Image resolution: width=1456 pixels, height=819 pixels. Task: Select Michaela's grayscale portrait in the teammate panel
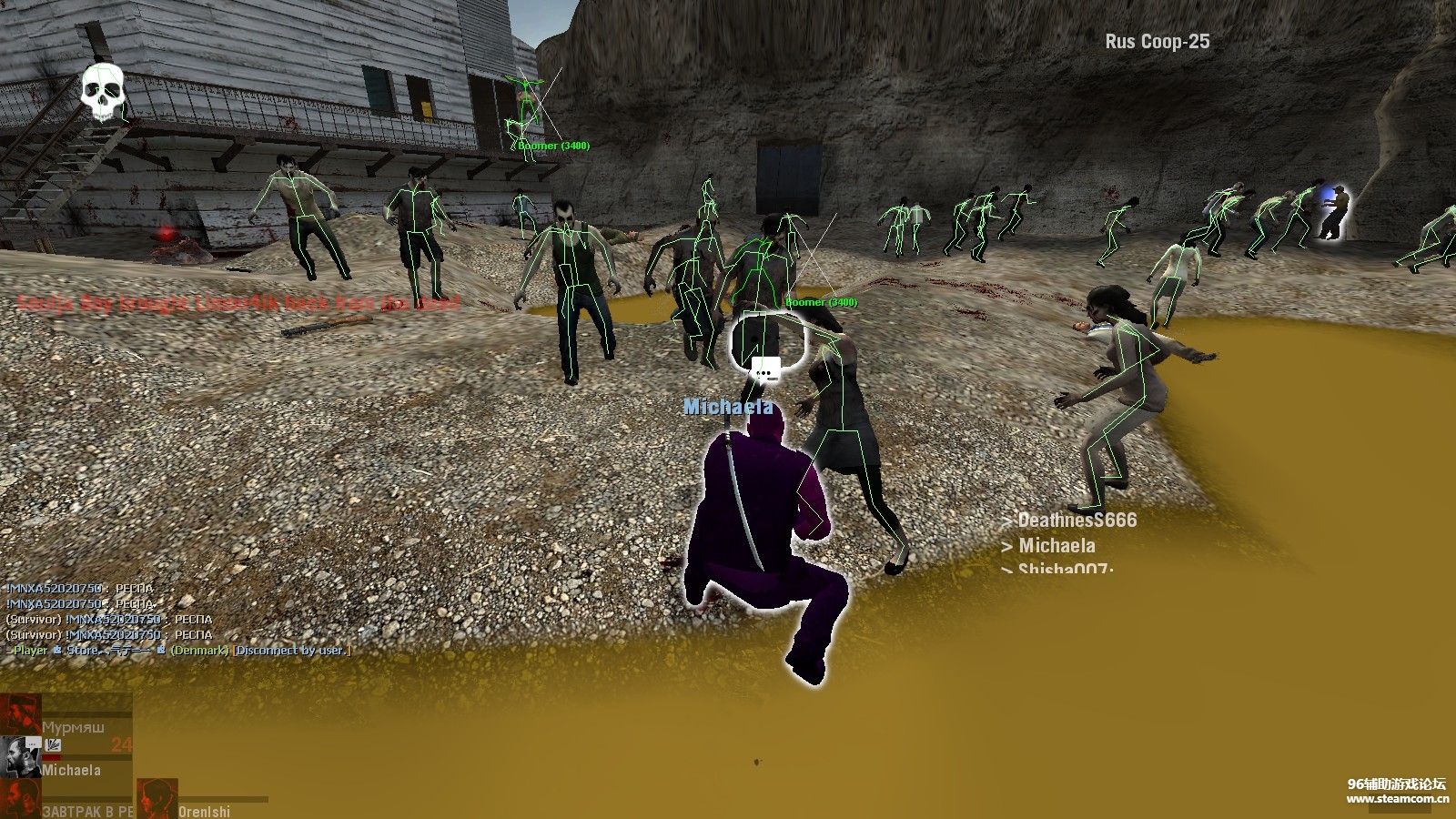(20, 757)
